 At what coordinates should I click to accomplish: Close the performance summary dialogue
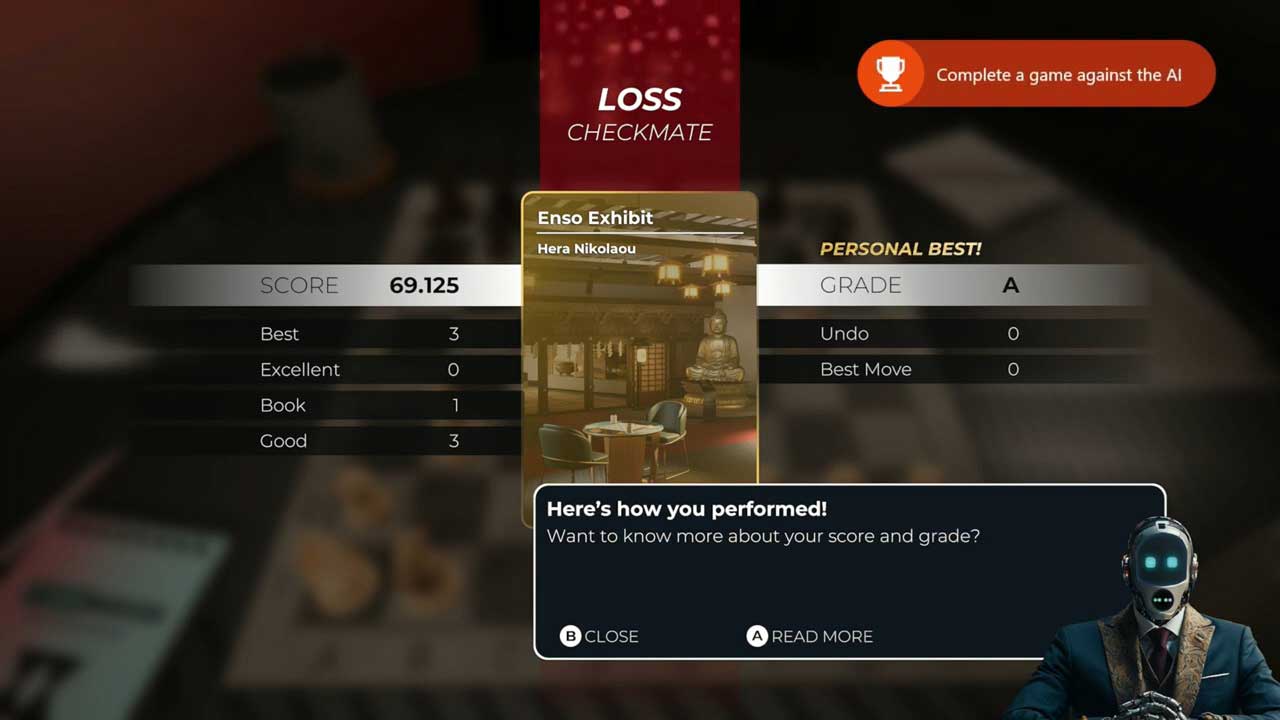pos(599,636)
